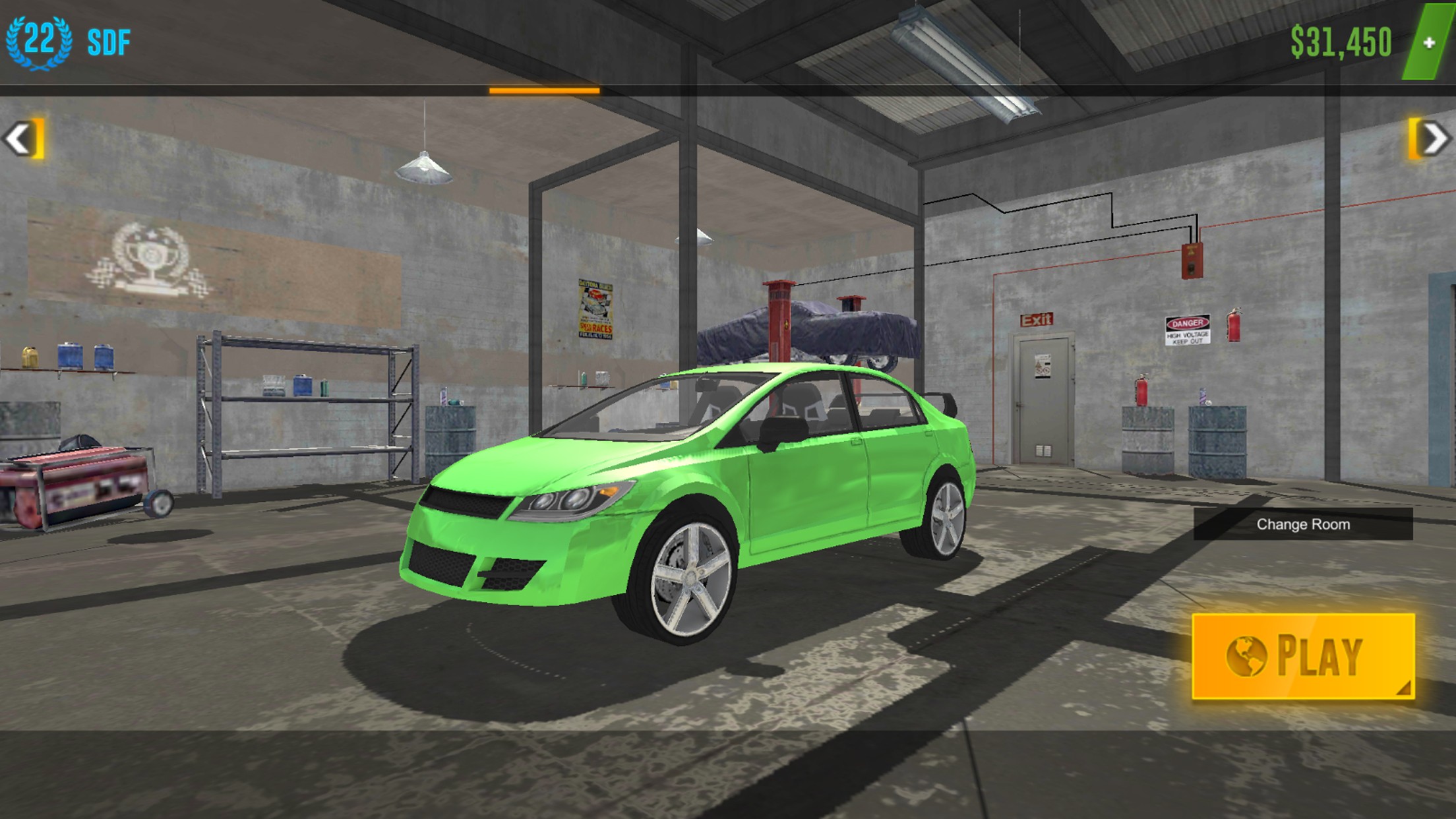The width and height of the screenshot is (1456, 819).
Task: Add more cash with the green plus button
Action: click(1428, 43)
